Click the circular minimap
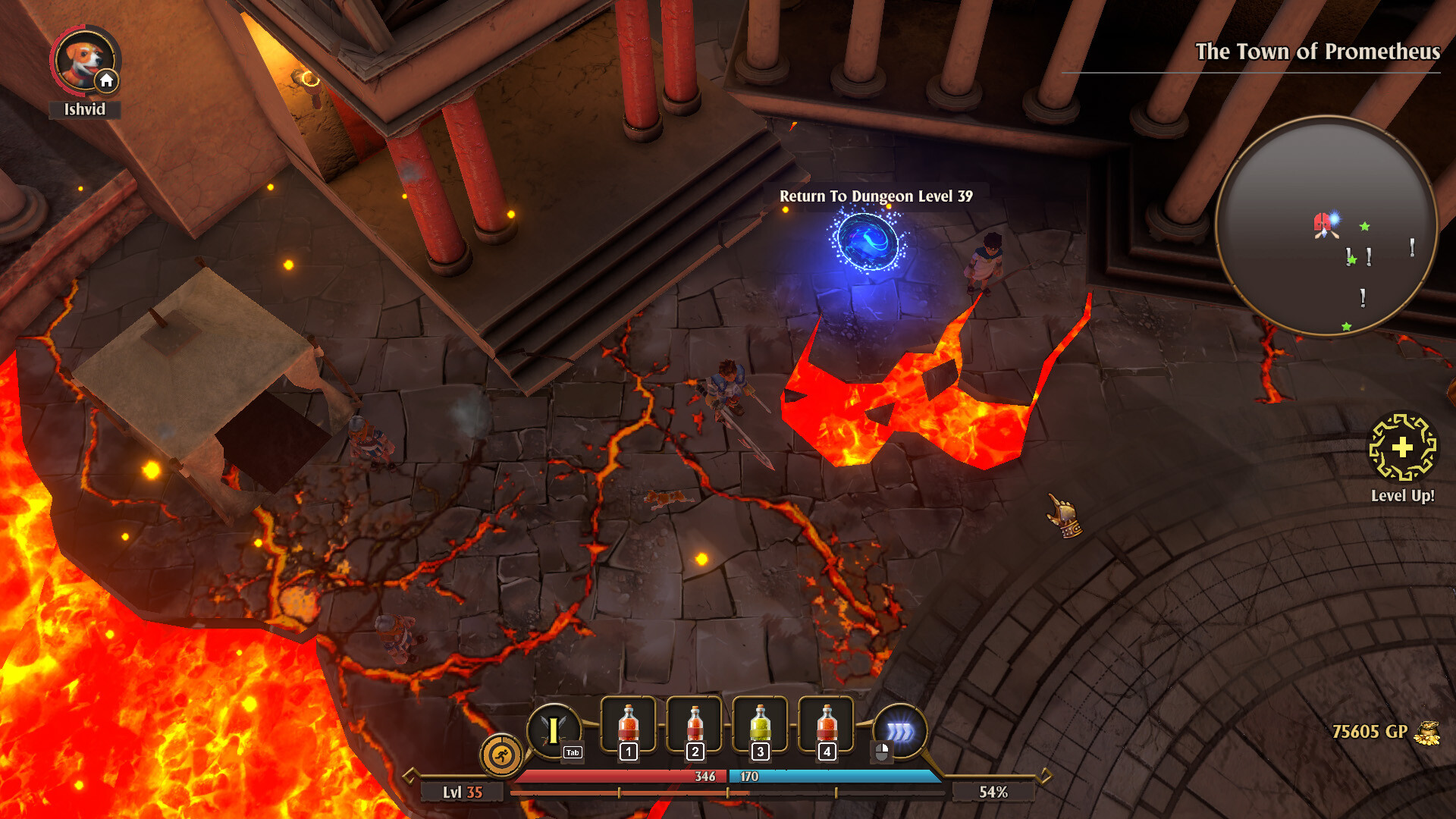 coord(1326,225)
